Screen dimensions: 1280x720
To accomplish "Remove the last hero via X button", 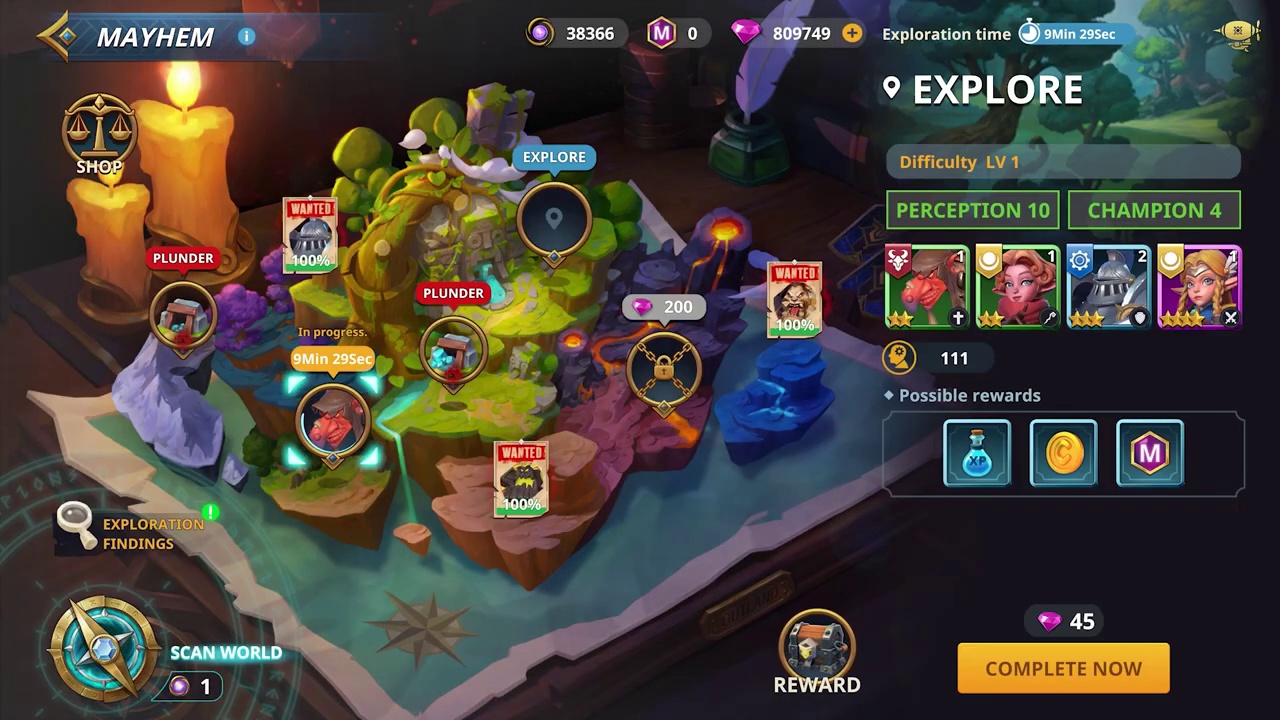I will [1231, 318].
